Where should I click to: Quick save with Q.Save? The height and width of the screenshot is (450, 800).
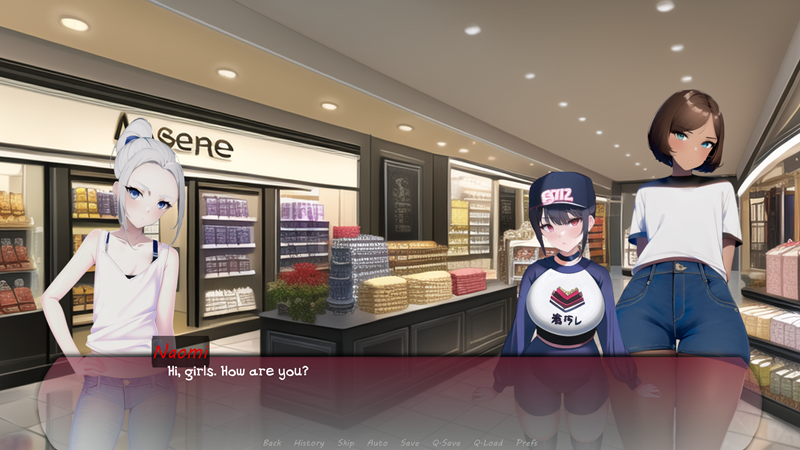pos(446,442)
